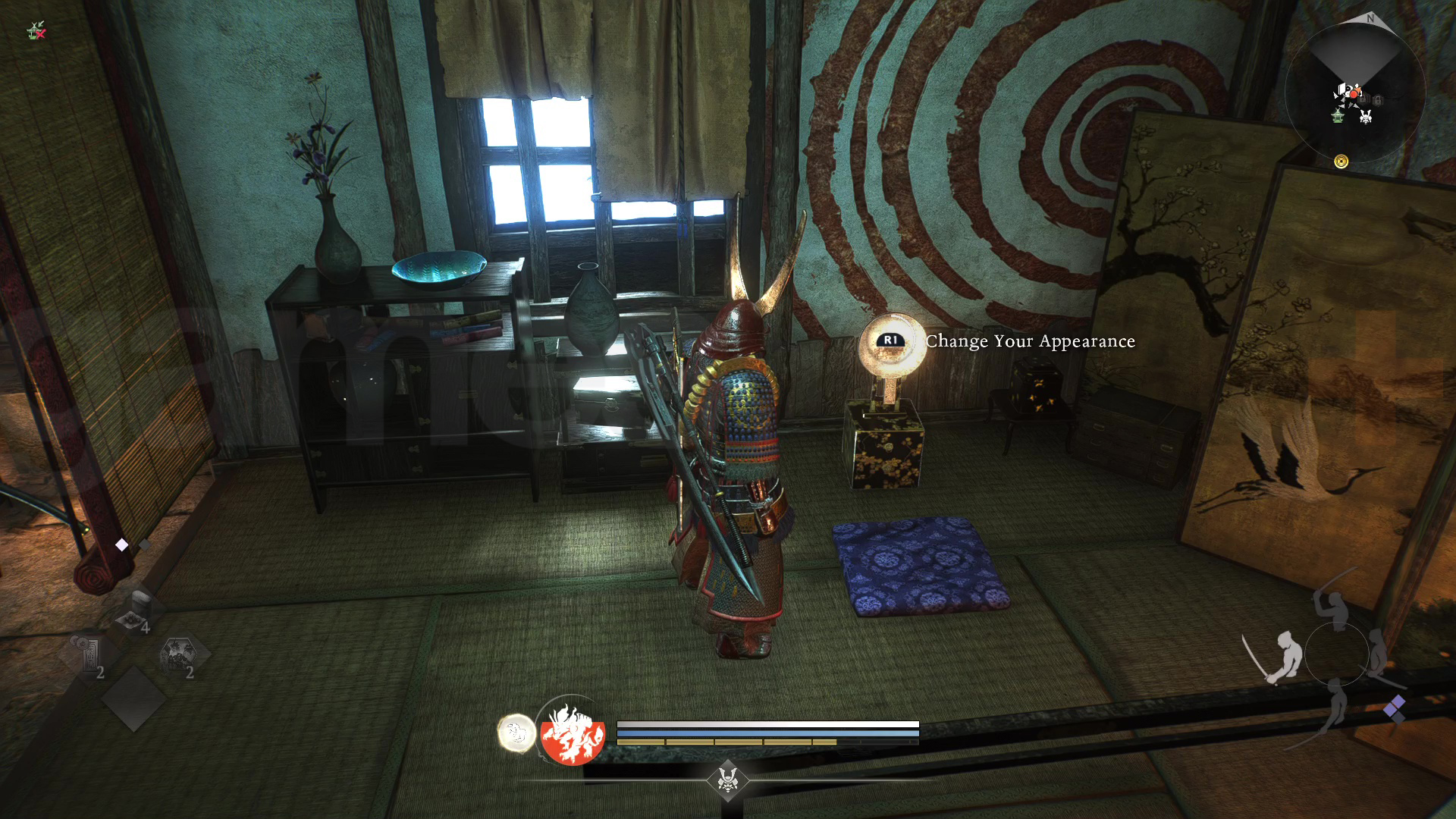Click the empty diamond quick-item slot
This screenshot has width=1456, height=819.
coord(133,698)
